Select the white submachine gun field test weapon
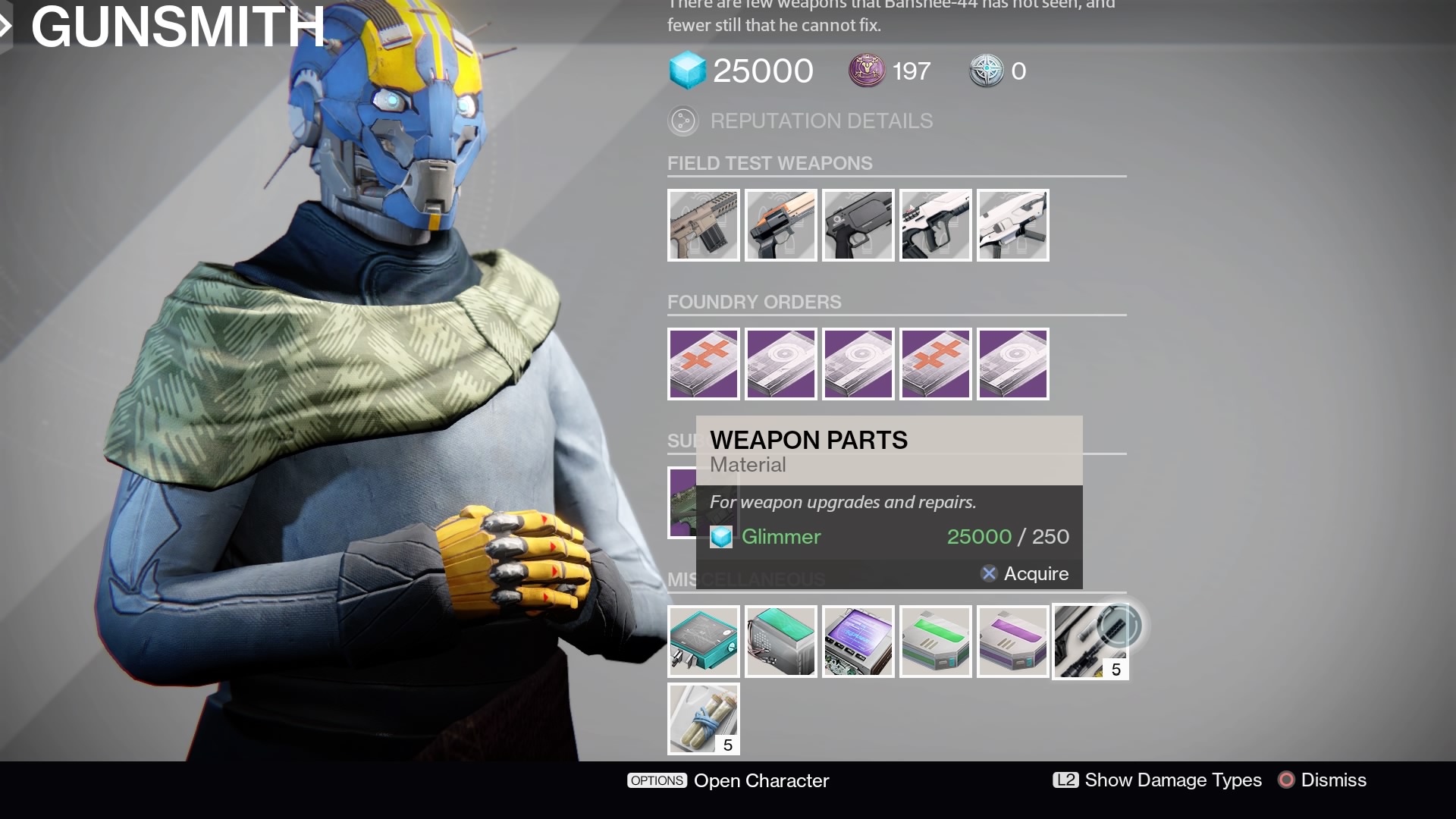 tap(1012, 224)
